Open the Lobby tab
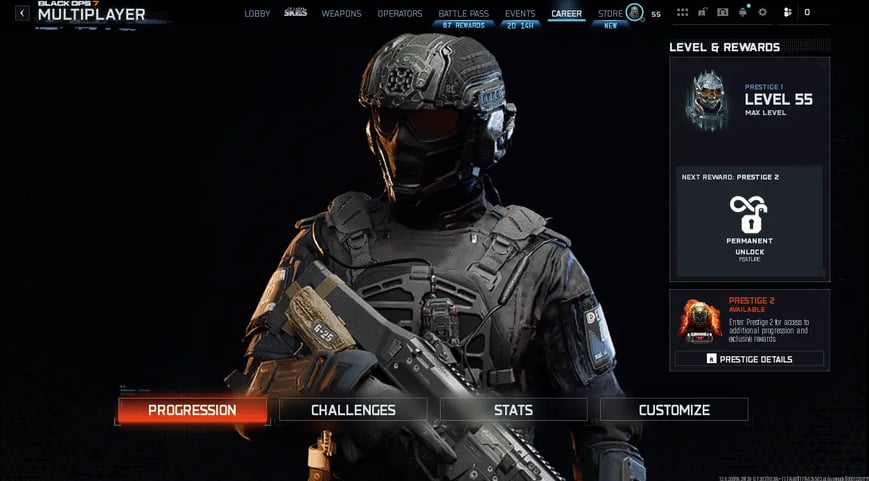869x481 pixels. (x=257, y=14)
